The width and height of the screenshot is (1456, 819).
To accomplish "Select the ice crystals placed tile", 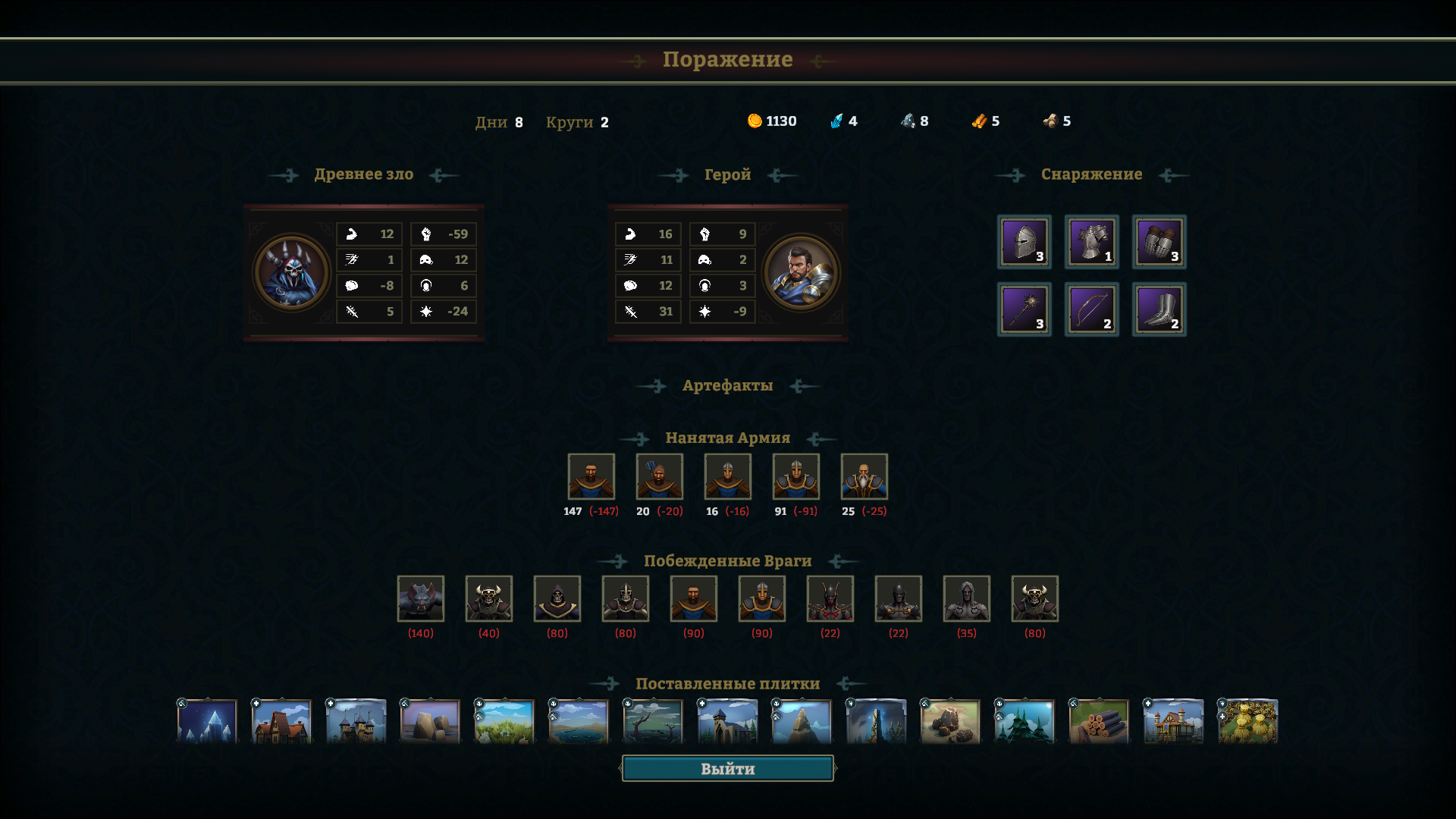I will point(207,721).
